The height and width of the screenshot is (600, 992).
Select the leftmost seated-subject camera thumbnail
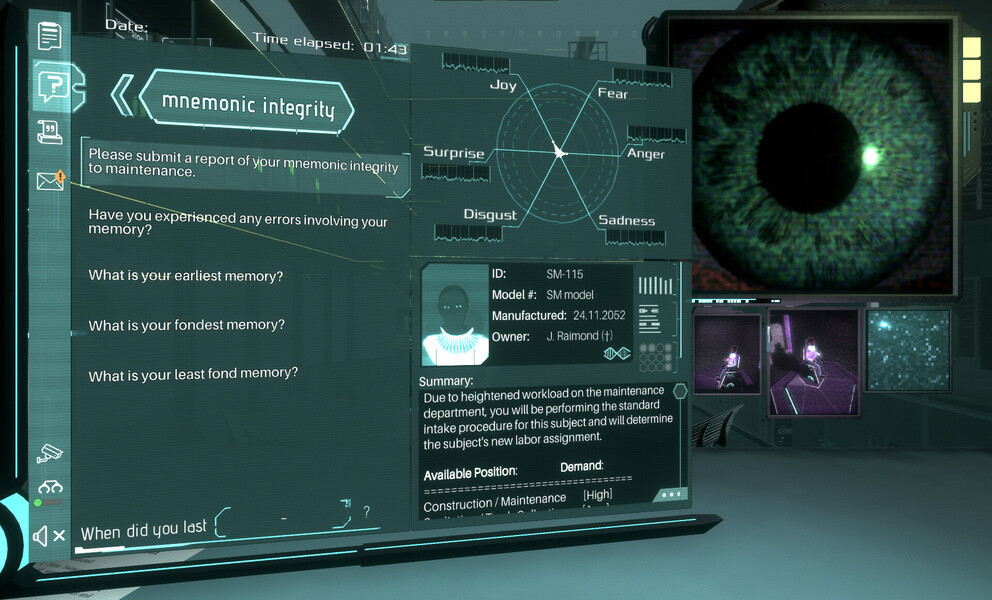(x=726, y=353)
